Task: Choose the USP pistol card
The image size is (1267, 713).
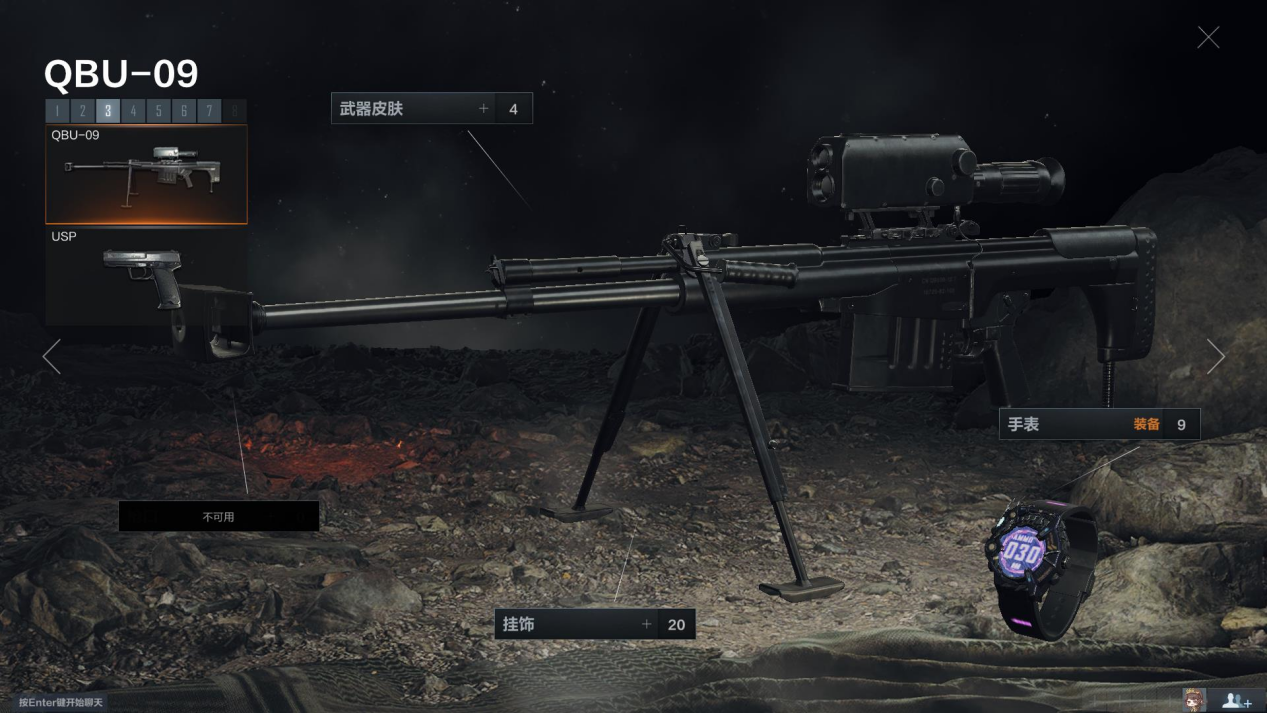Action: 146,277
